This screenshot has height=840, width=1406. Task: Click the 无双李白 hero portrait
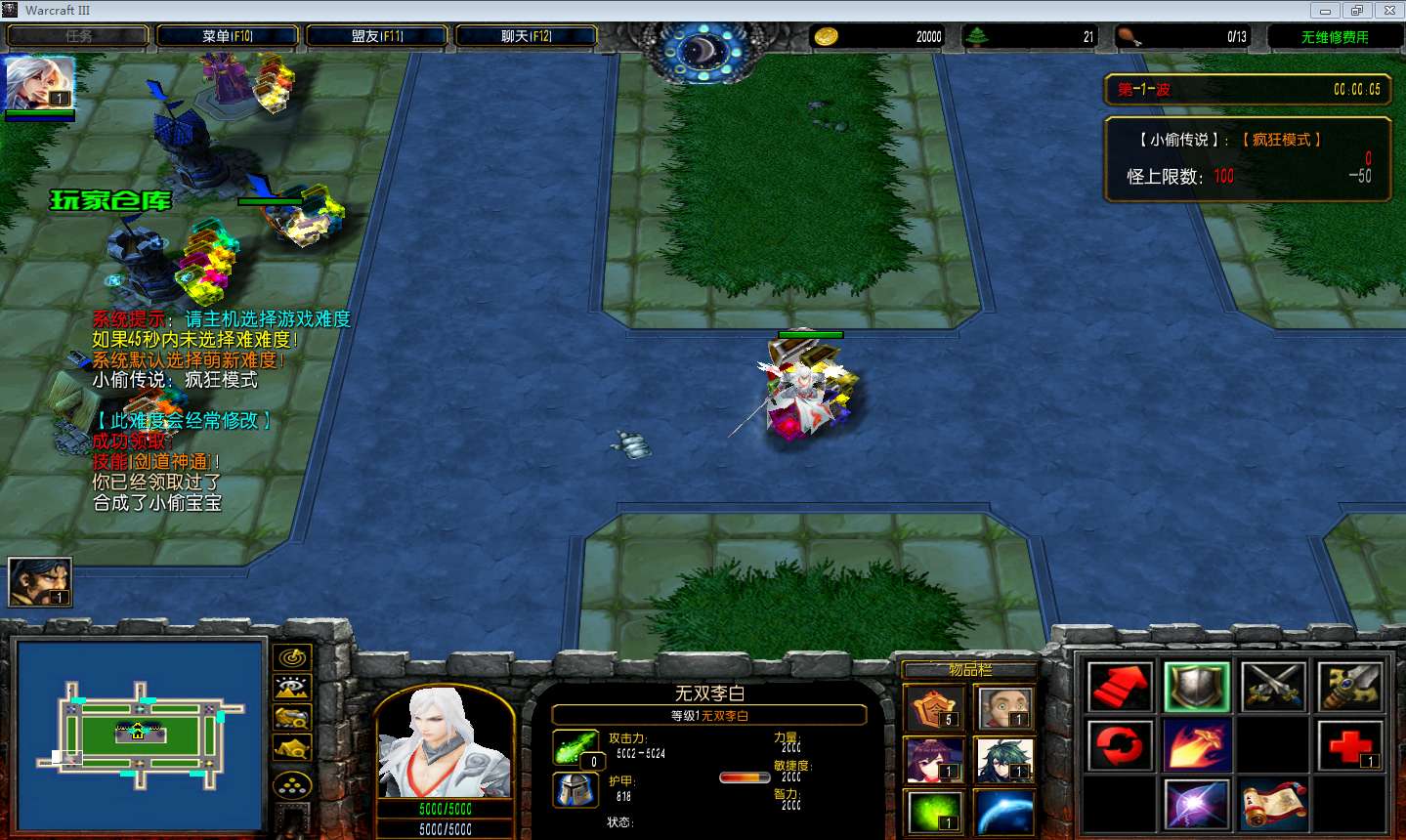point(445,741)
